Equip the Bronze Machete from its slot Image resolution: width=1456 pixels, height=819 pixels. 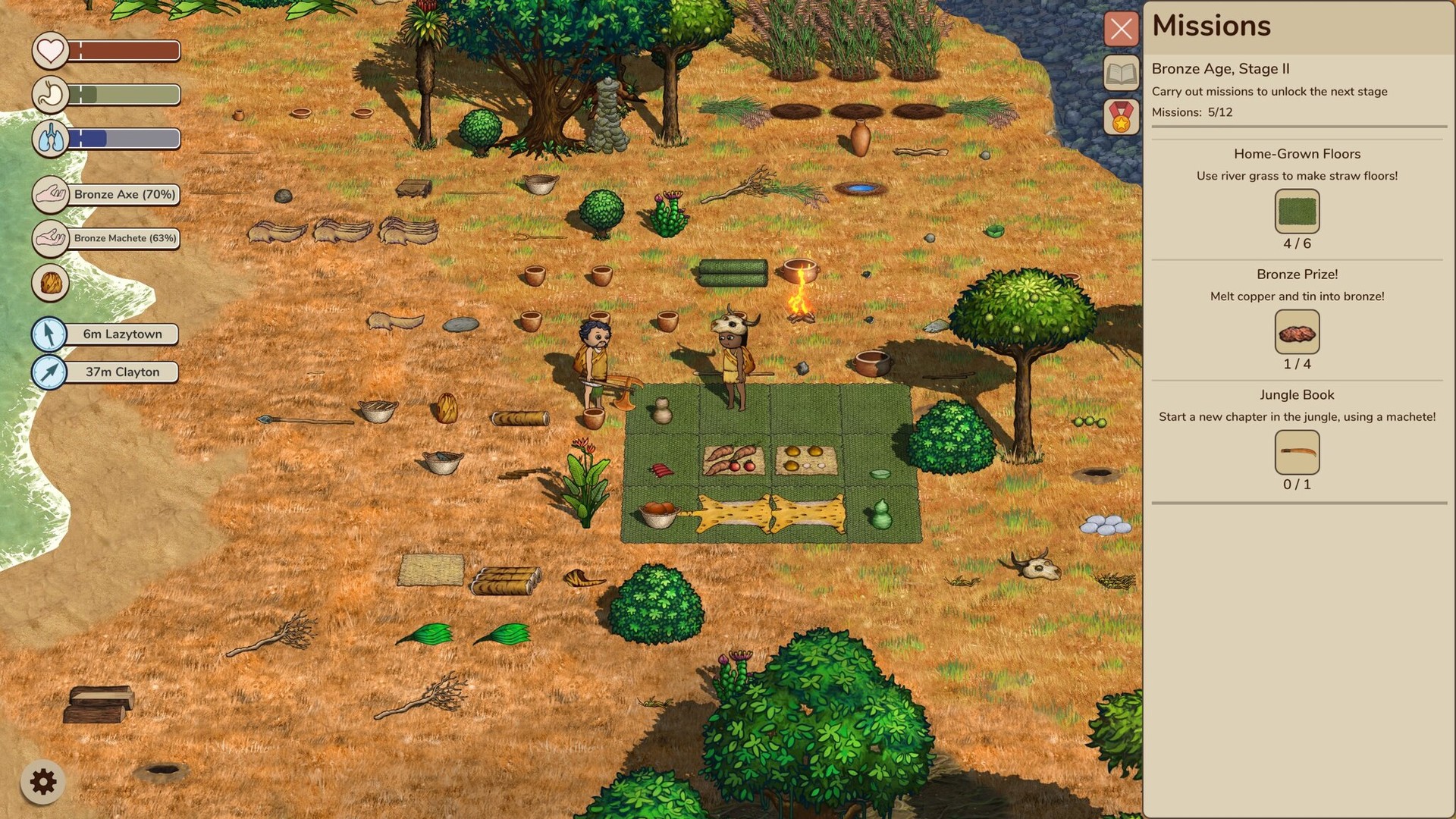click(x=50, y=239)
